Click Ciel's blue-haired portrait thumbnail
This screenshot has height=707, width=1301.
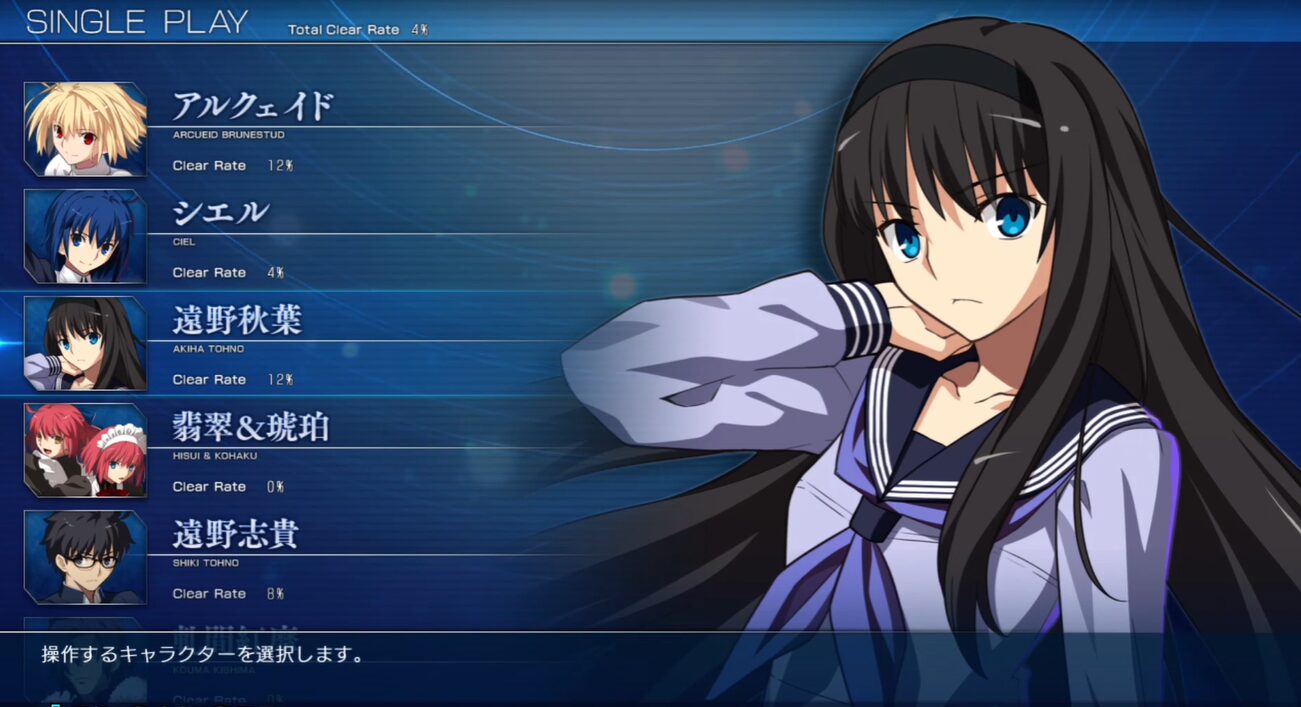(86, 236)
